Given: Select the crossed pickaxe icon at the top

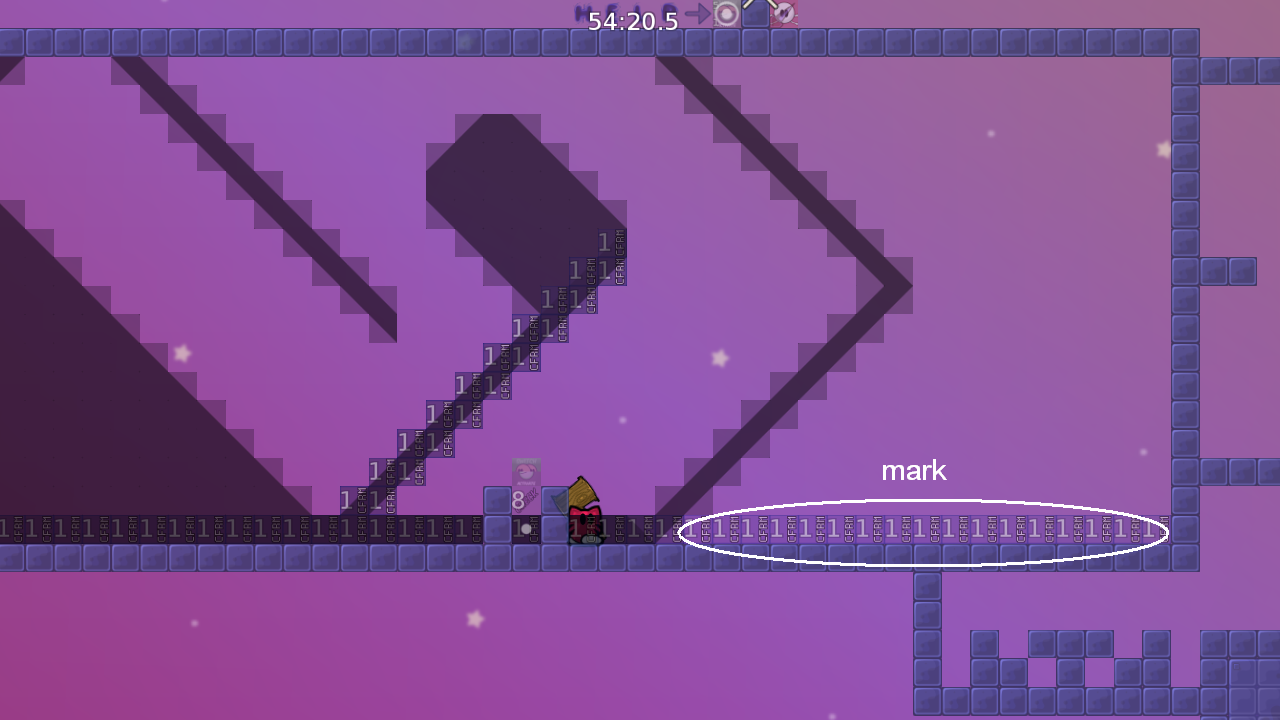Looking at the screenshot, I should (786, 14).
